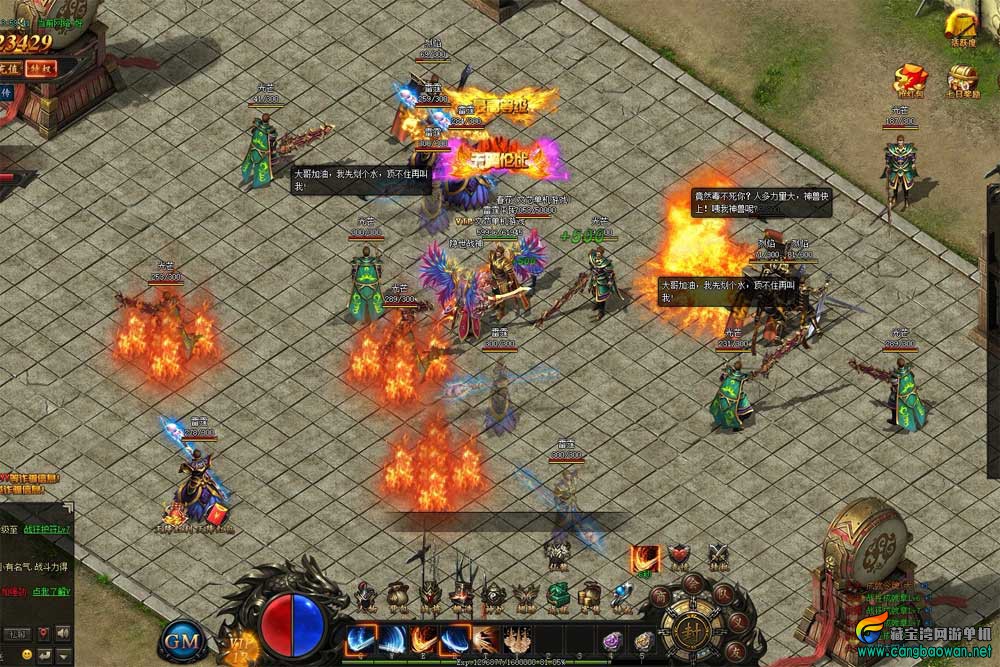The image size is (1000, 667).
Task: Open the money bag menu icon
Action: [397, 596]
